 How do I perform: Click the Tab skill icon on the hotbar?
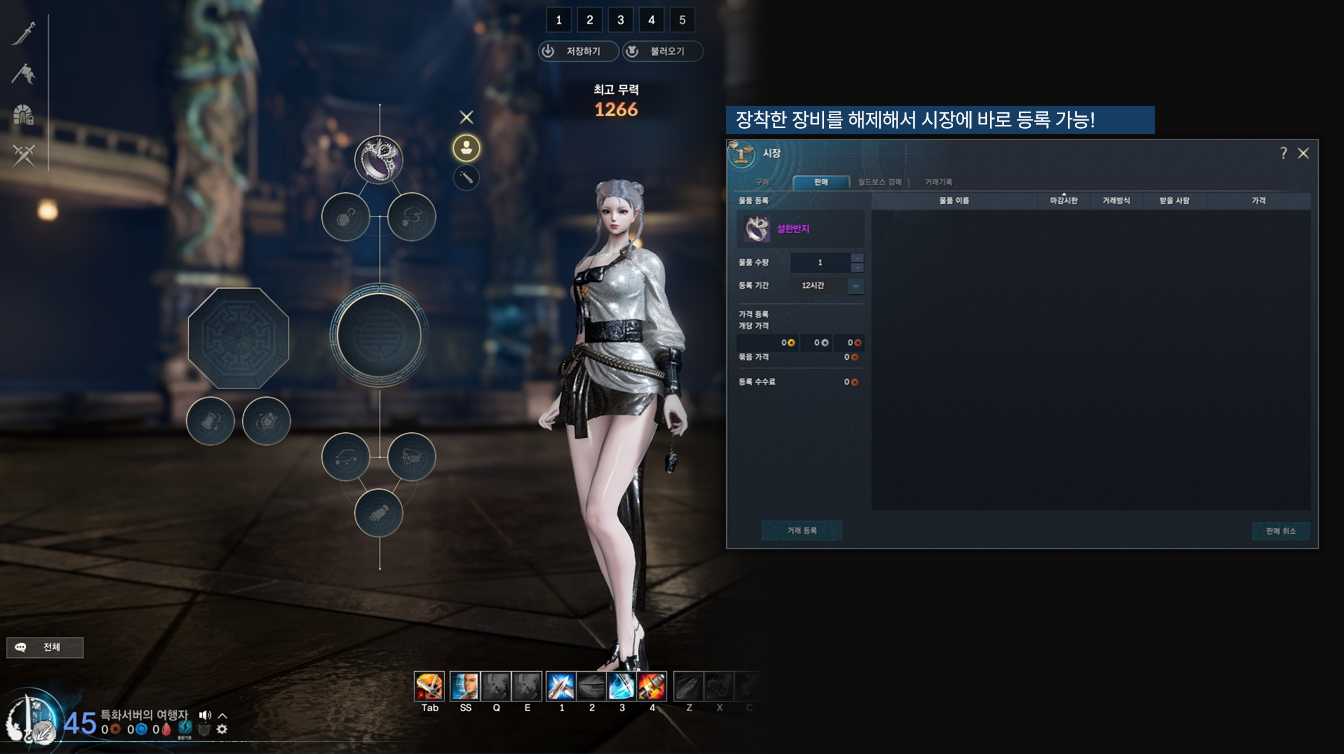(429, 686)
